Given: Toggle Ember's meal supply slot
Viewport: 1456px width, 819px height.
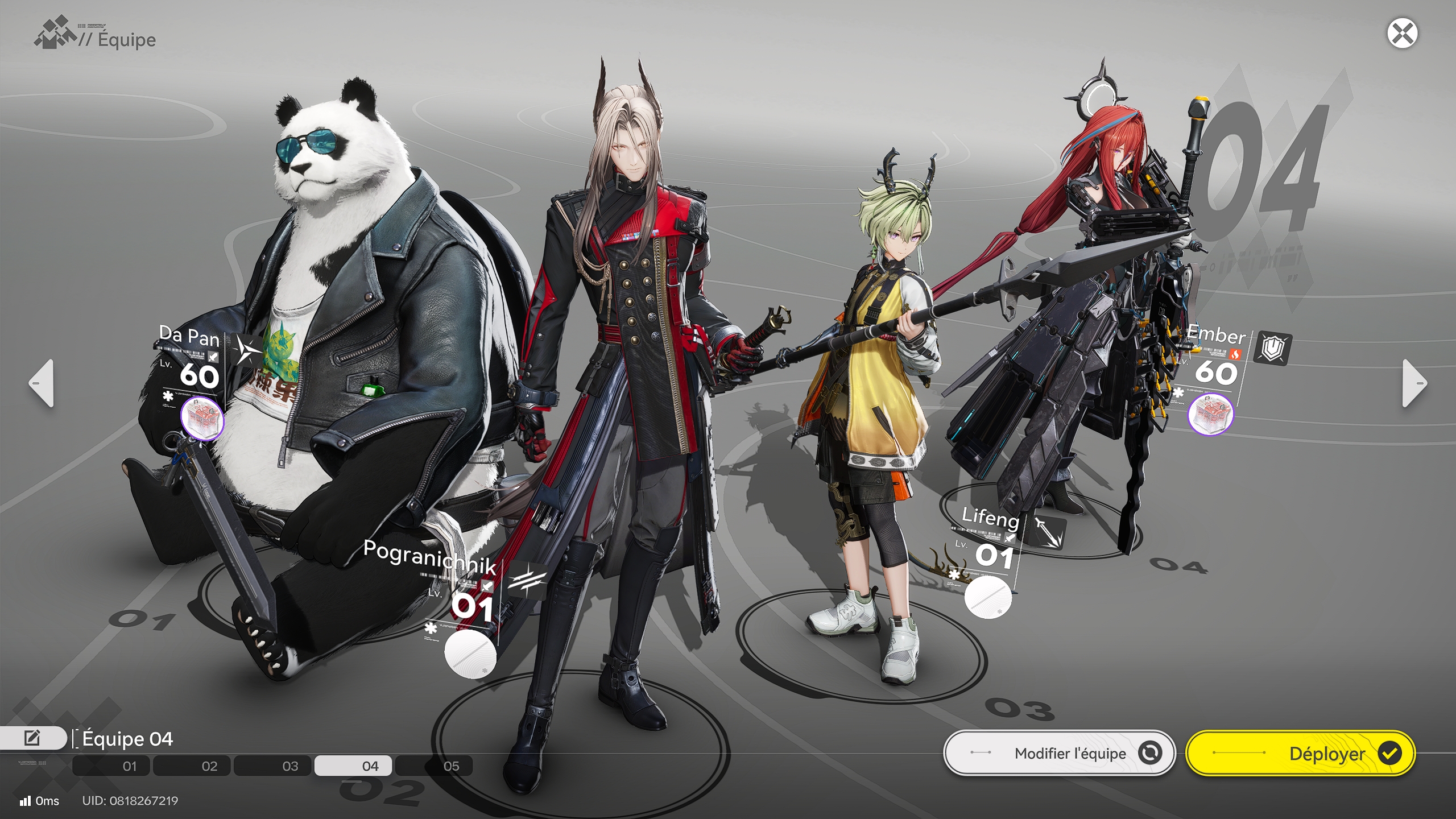Looking at the screenshot, I should tap(1212, 414).
